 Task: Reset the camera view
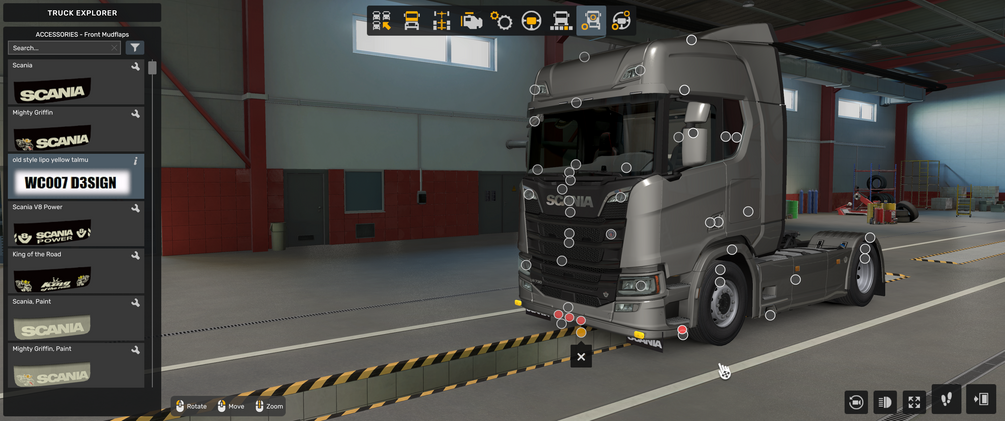click(x=855, y=401)
